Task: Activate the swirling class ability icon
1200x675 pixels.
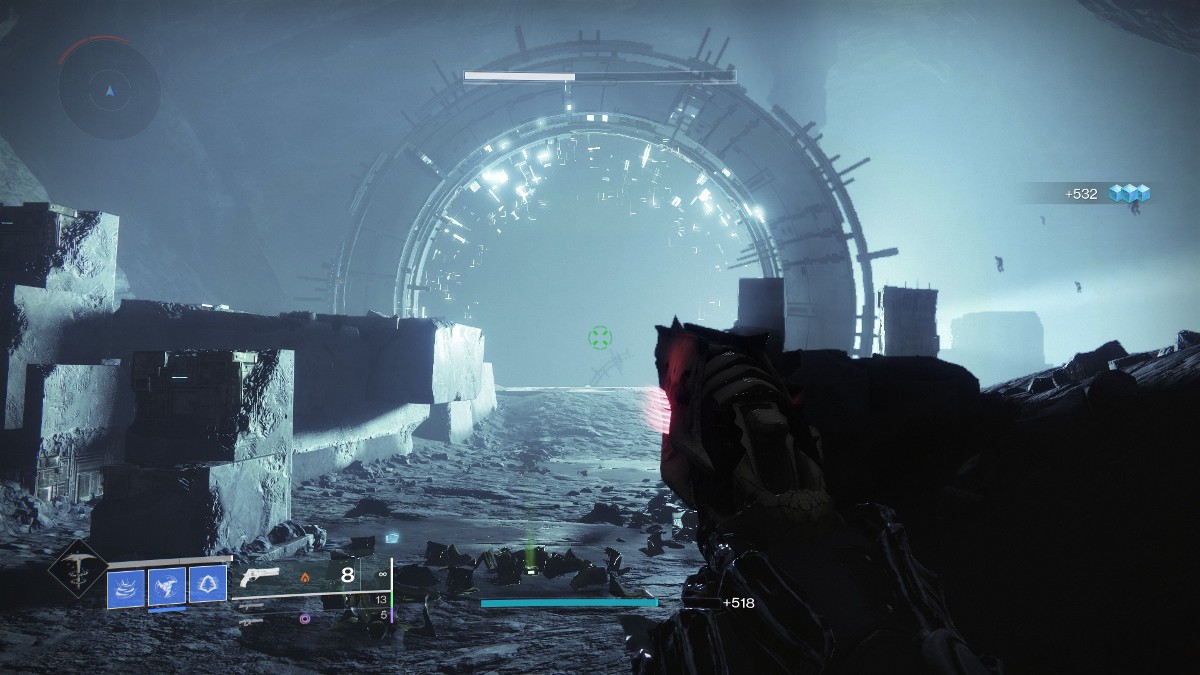Action: click(126, 586)
